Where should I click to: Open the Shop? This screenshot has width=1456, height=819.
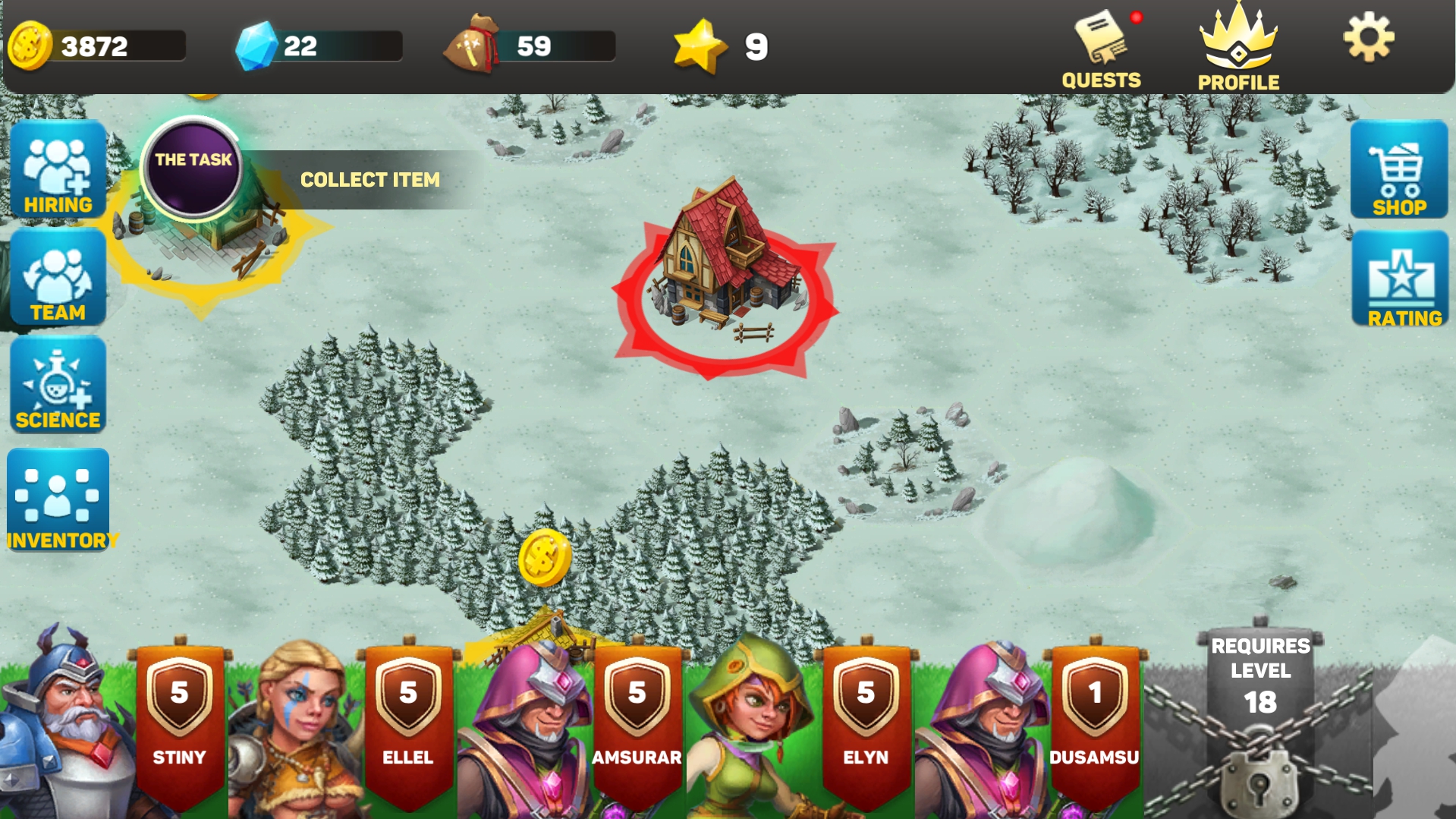(x=1398, y=169)
